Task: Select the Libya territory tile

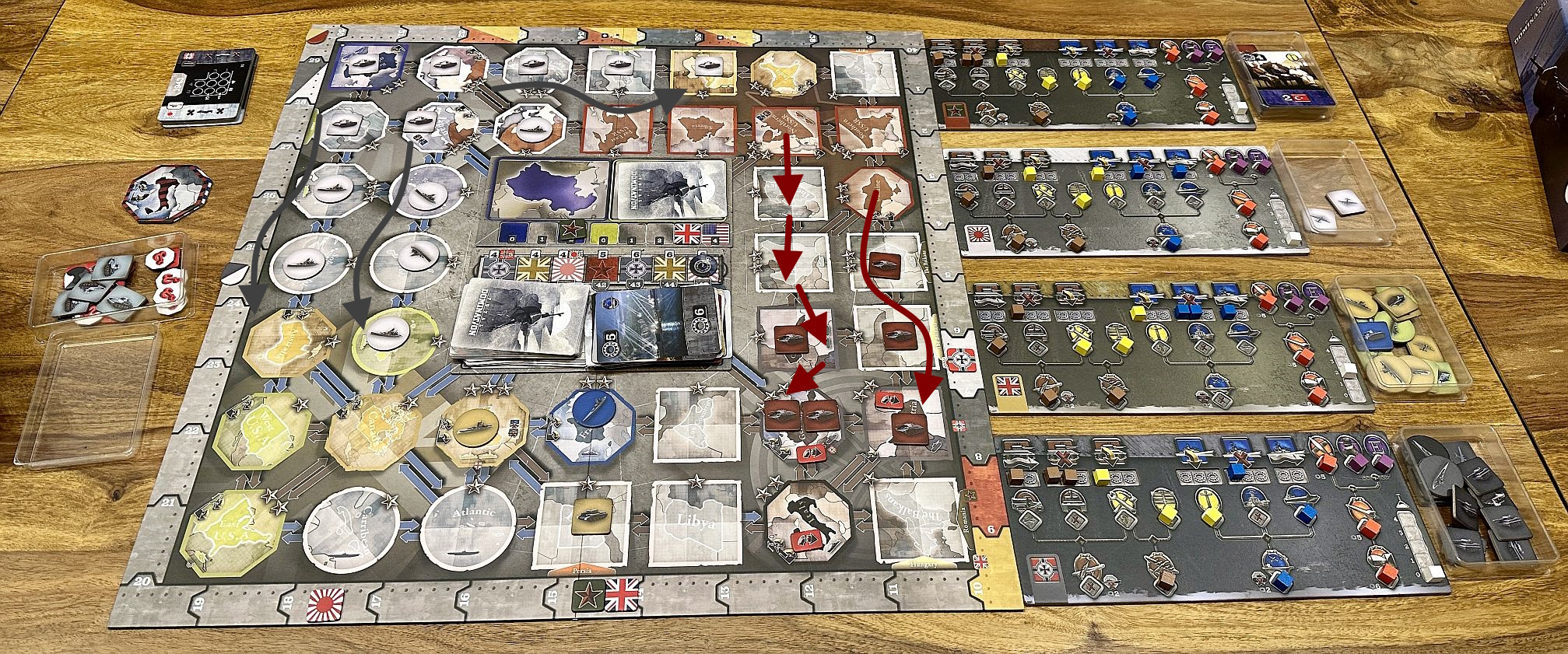Action: 695,520
